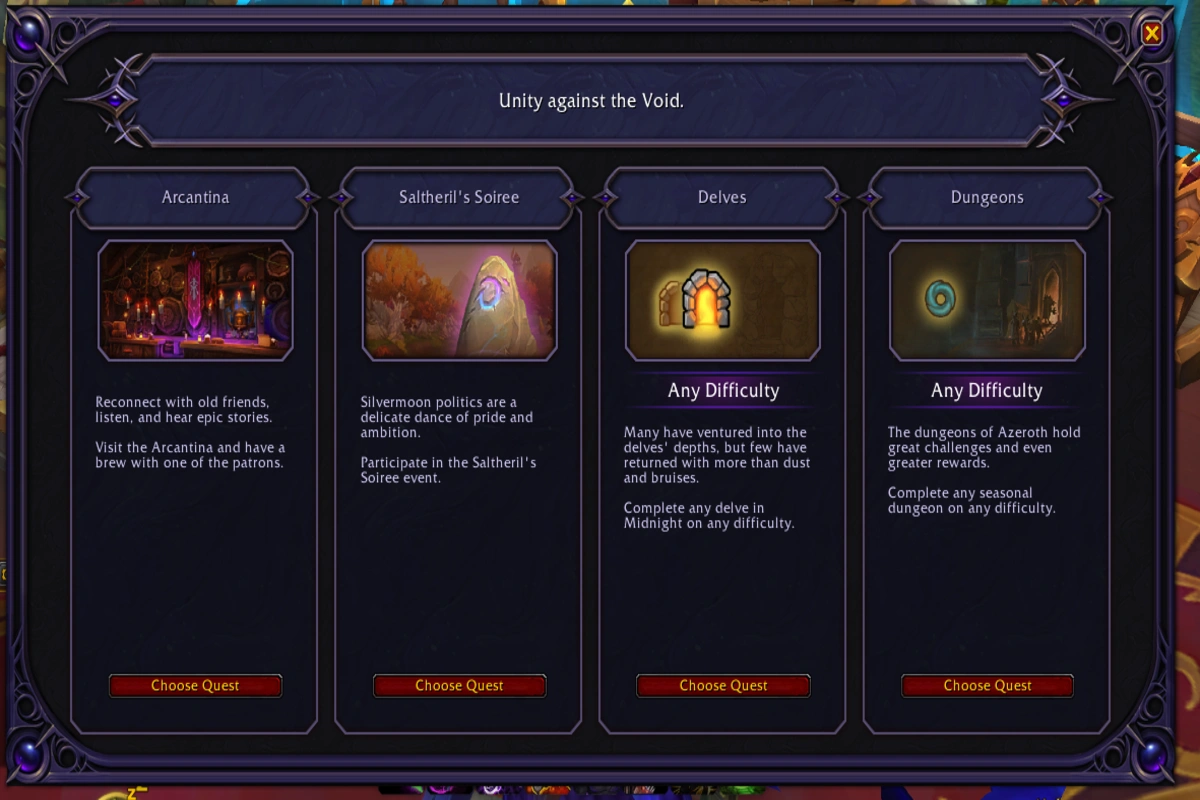Image resolution: width=1200 pixels, height=800 pixels.
Task: Select the Dungeons swirl artwork
Action: tap(987, 300)
